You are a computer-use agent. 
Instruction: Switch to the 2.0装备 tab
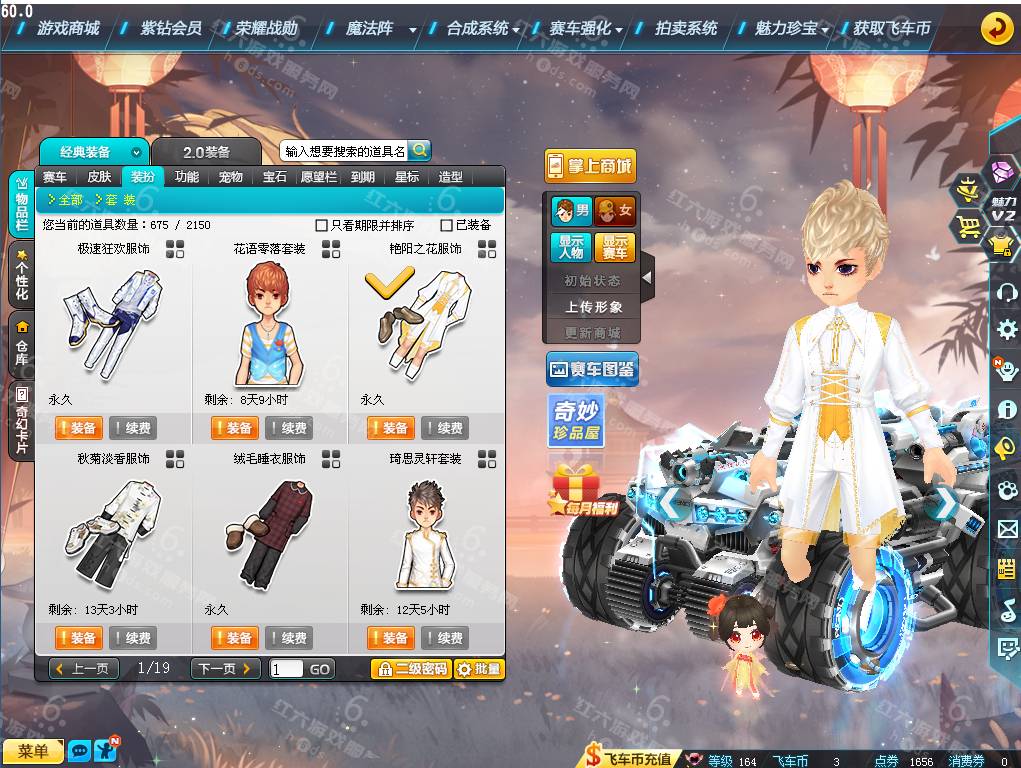(x=206, y=152)
